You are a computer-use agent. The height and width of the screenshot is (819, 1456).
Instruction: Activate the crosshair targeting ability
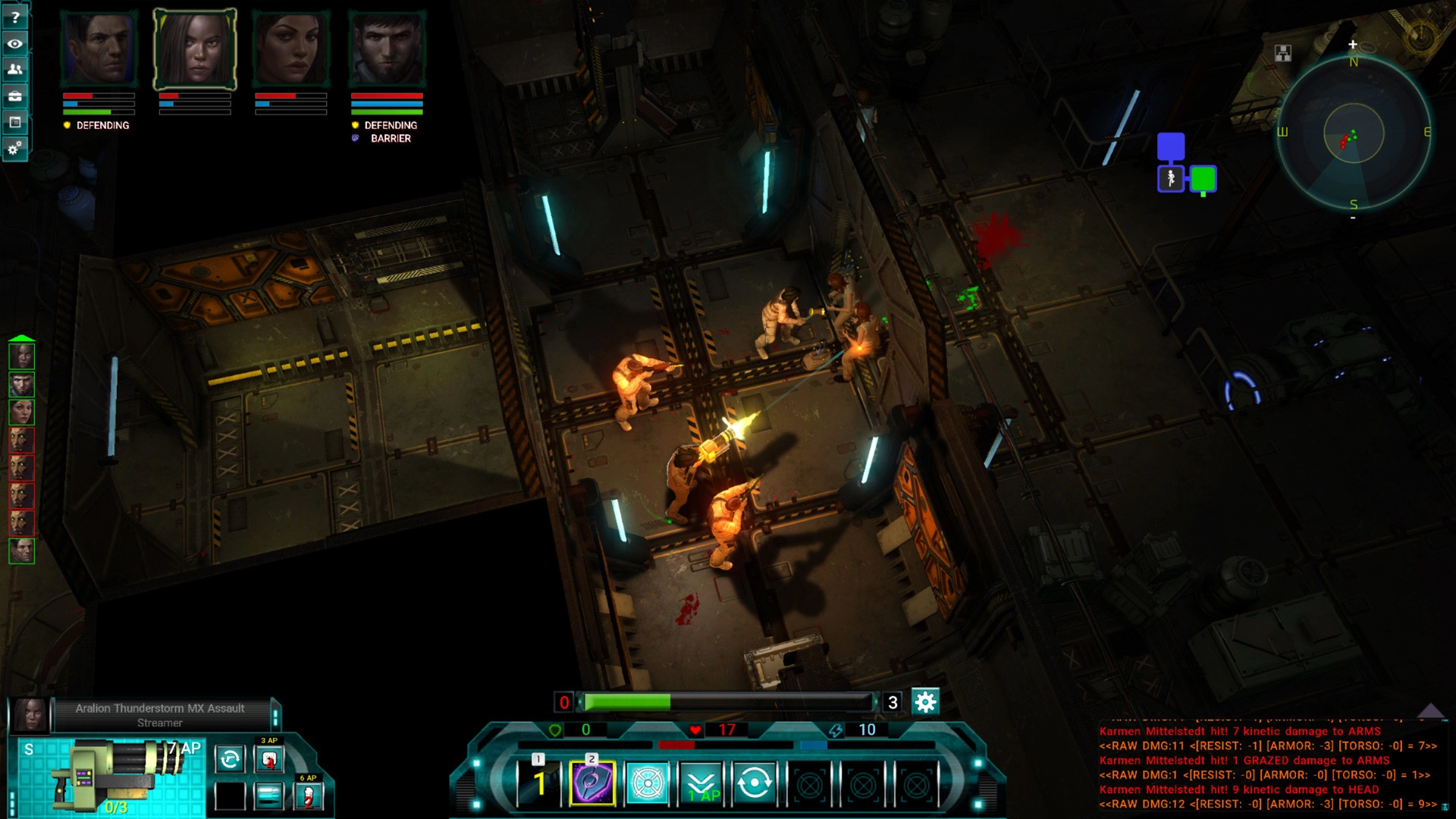click(647, 783)
